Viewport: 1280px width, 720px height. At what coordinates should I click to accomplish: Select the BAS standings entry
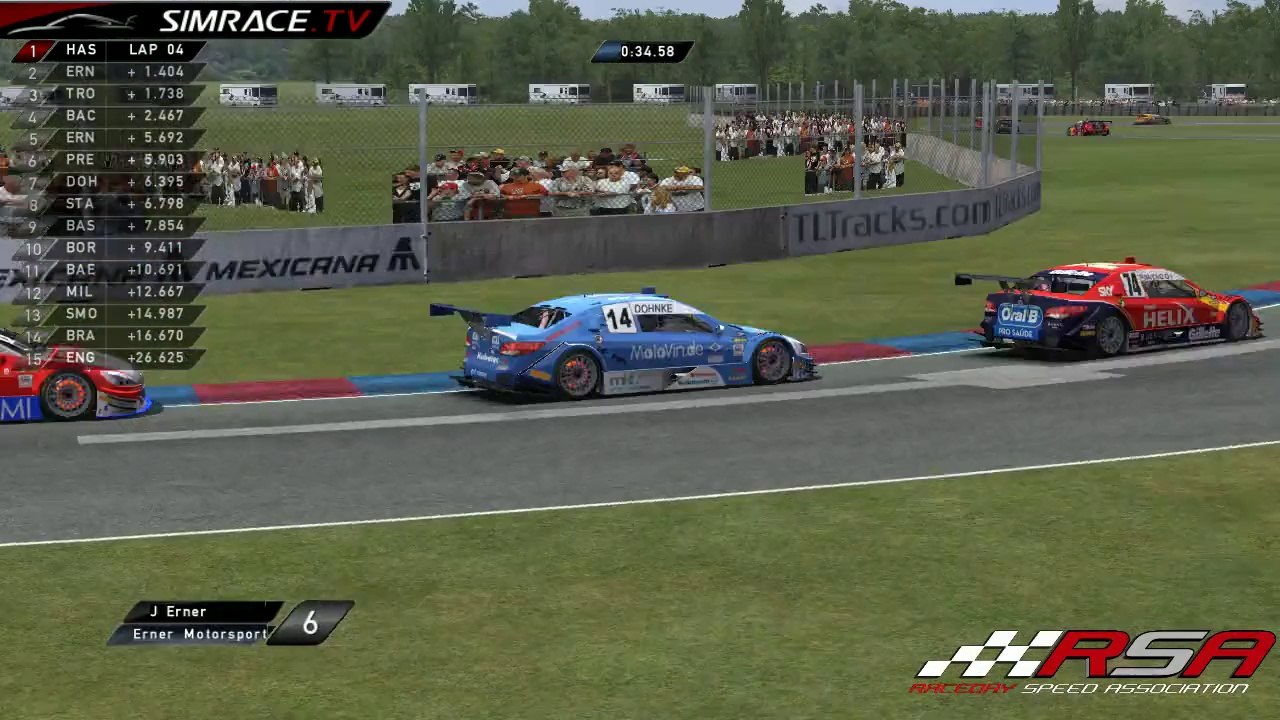[108, 226]
